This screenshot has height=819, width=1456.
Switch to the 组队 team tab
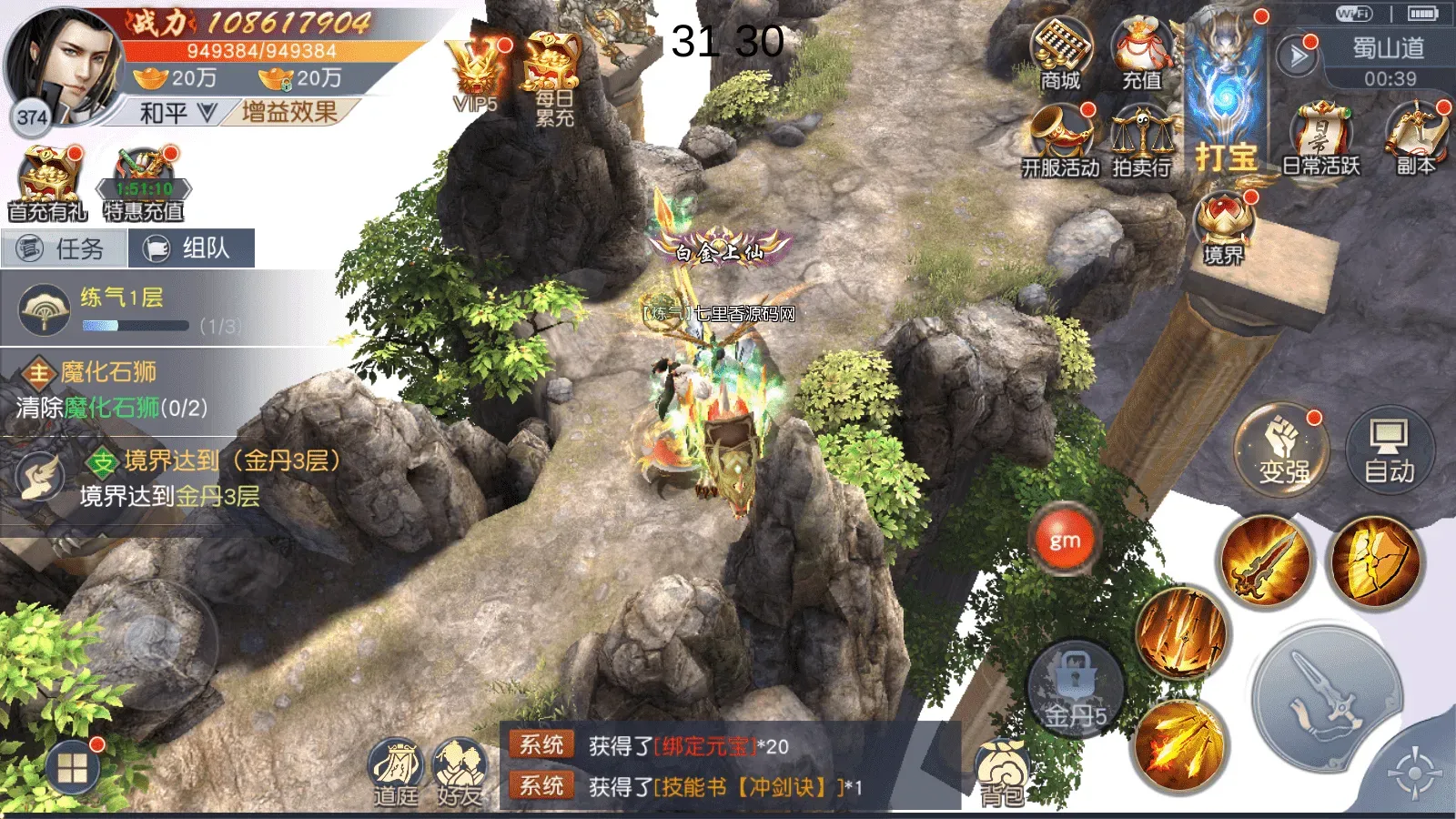pyautogui.click(x=191, y=248)
